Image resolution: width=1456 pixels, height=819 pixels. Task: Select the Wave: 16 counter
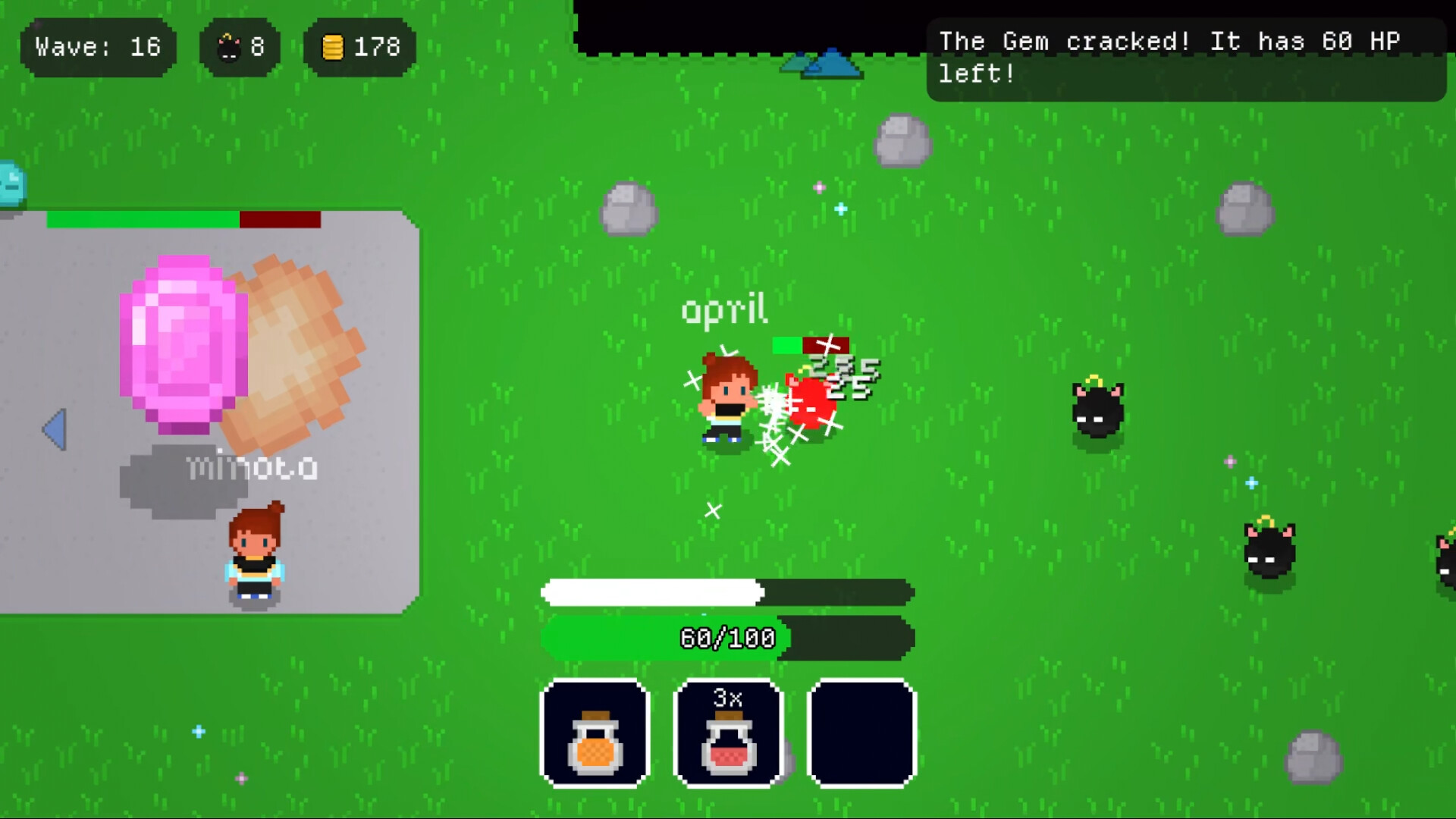click(97, 47)
